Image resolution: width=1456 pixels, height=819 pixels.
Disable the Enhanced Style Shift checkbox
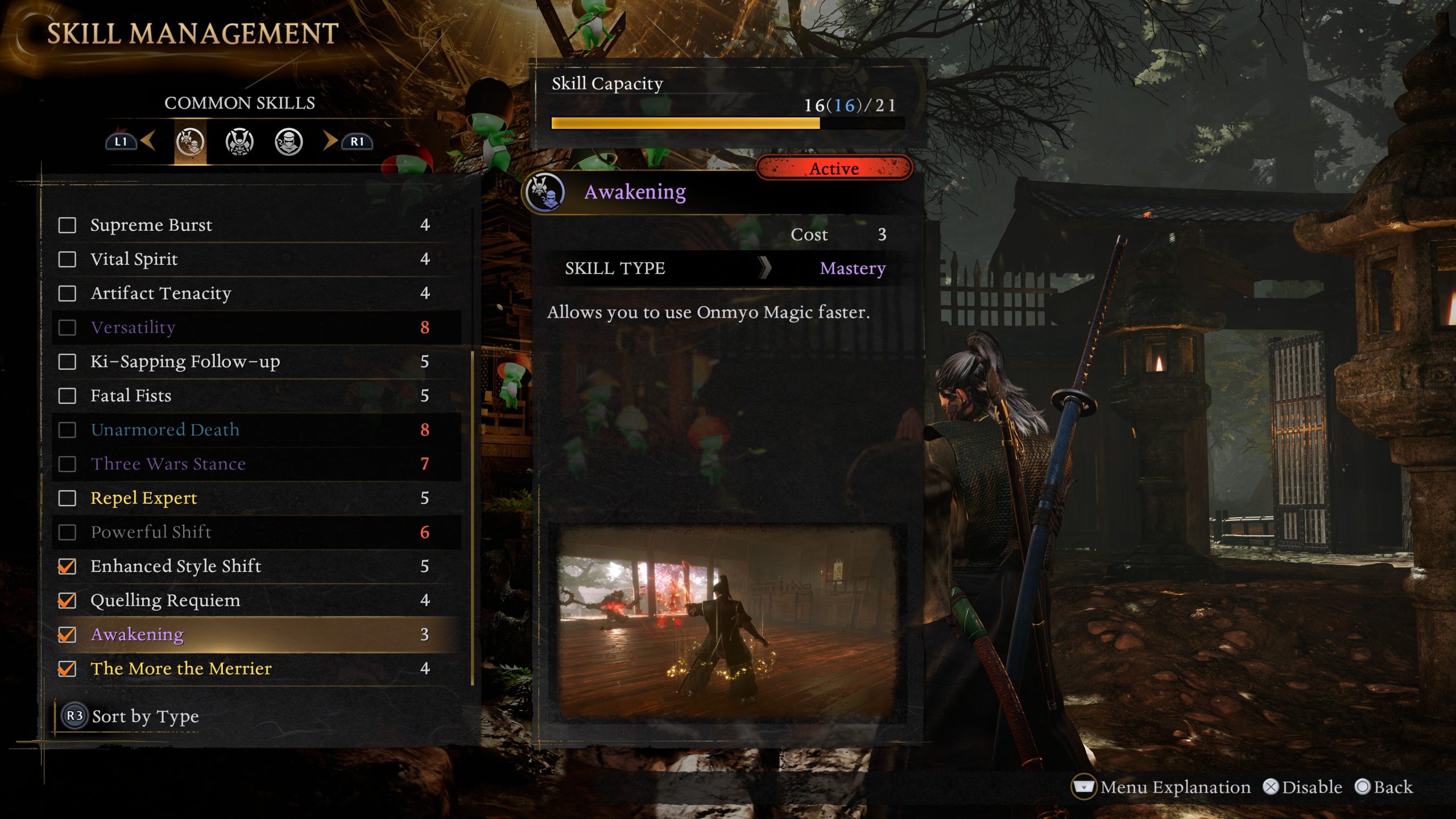click(x=68, y=567)
